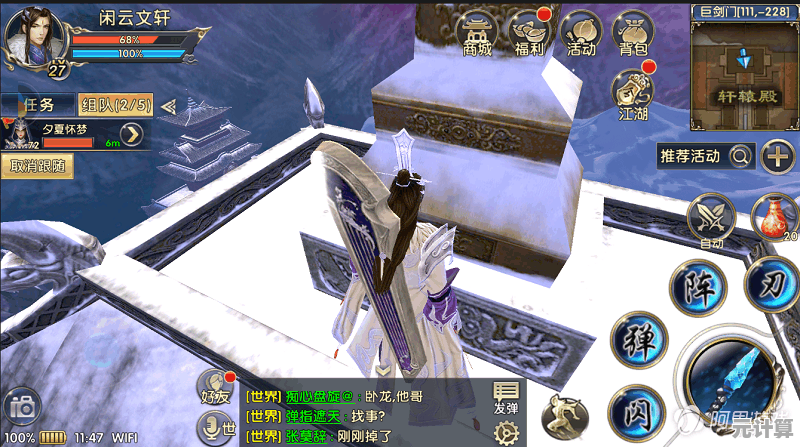Open the 商城 shop menu
Viewport: 800px width, 447px height.
point(478,34)
